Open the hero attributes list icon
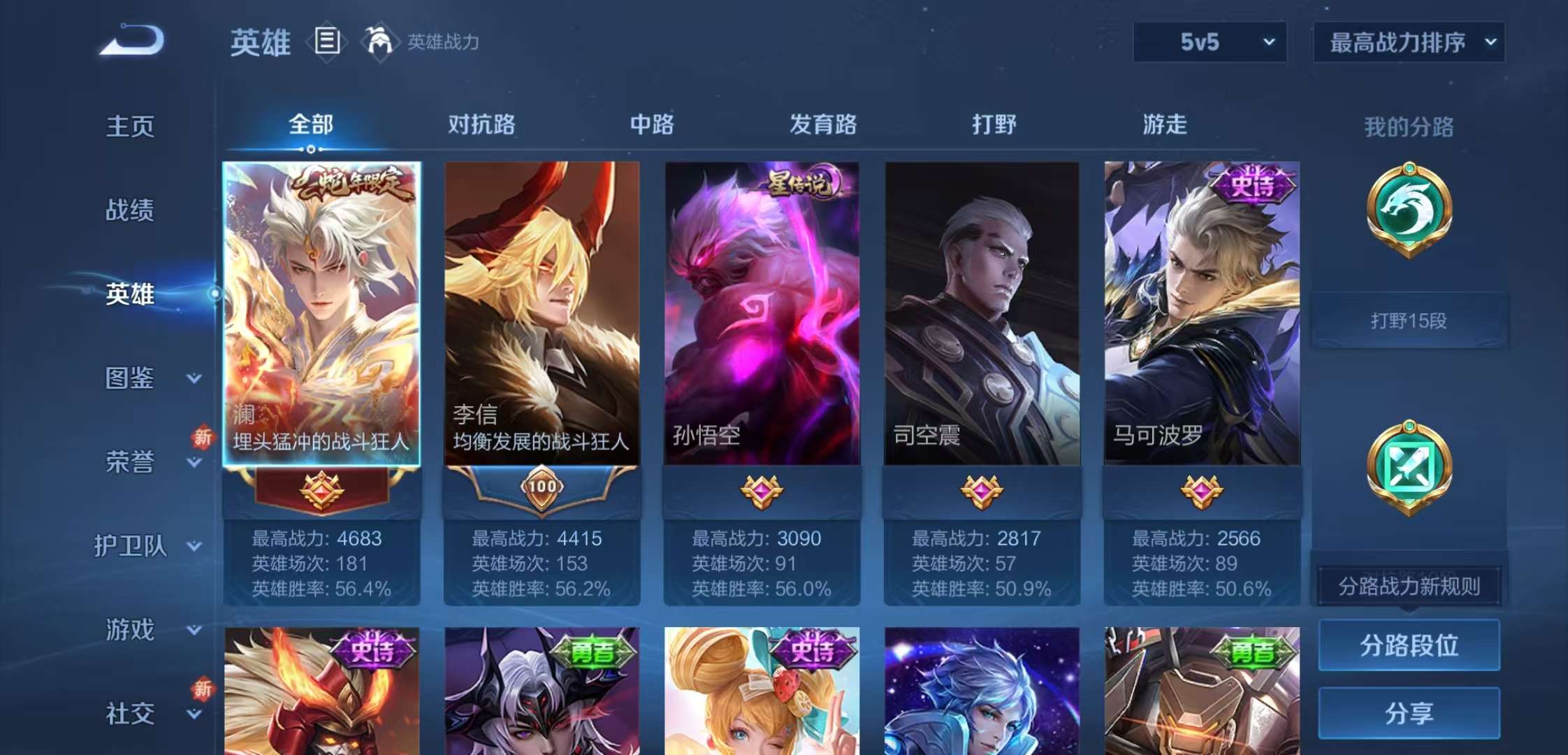This screenshot has width=1568, height=755. (326, 41)
